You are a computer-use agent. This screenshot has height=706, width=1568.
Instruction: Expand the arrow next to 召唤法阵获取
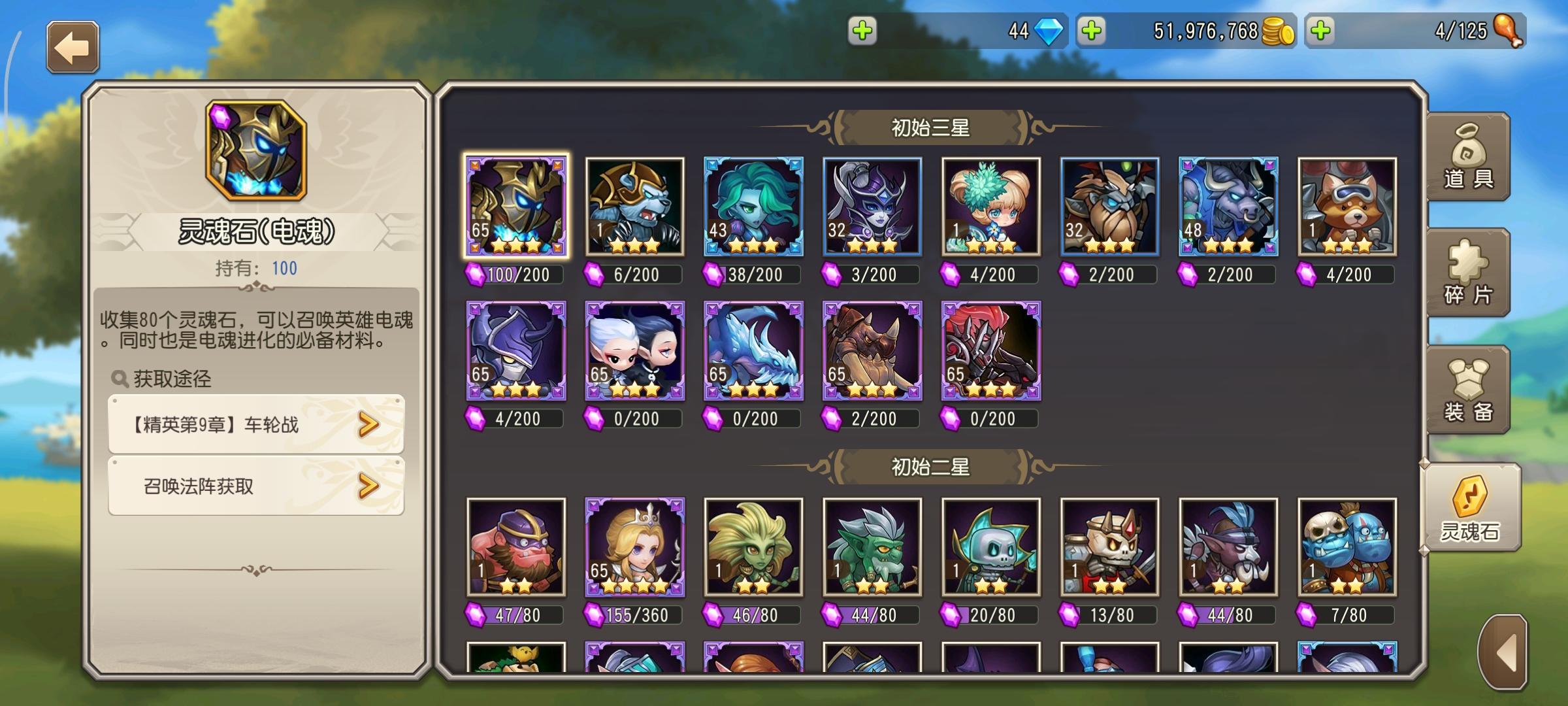(368, 485)
